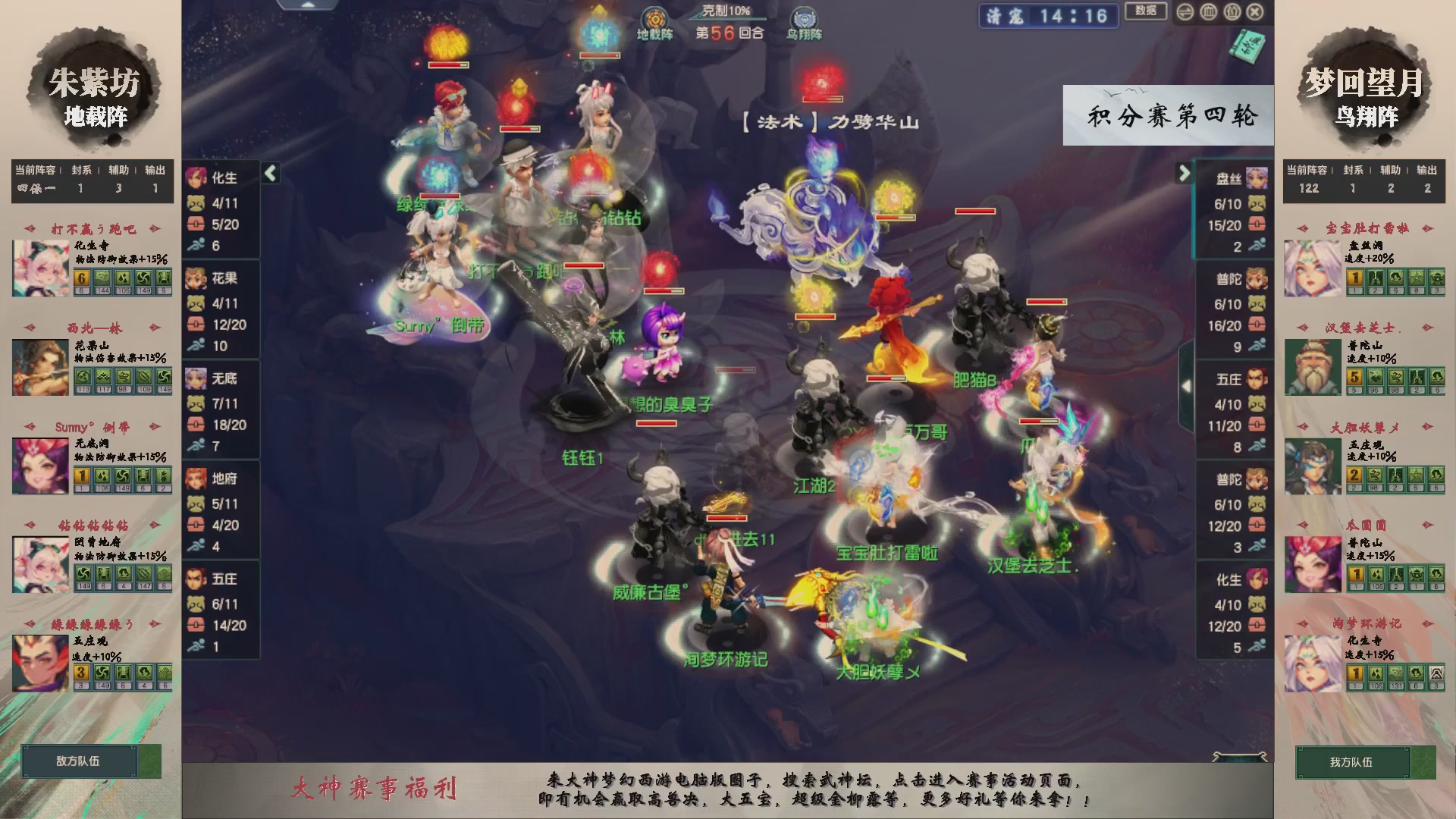Click the swap-arrows circular button top right

tap(1185, 12)
